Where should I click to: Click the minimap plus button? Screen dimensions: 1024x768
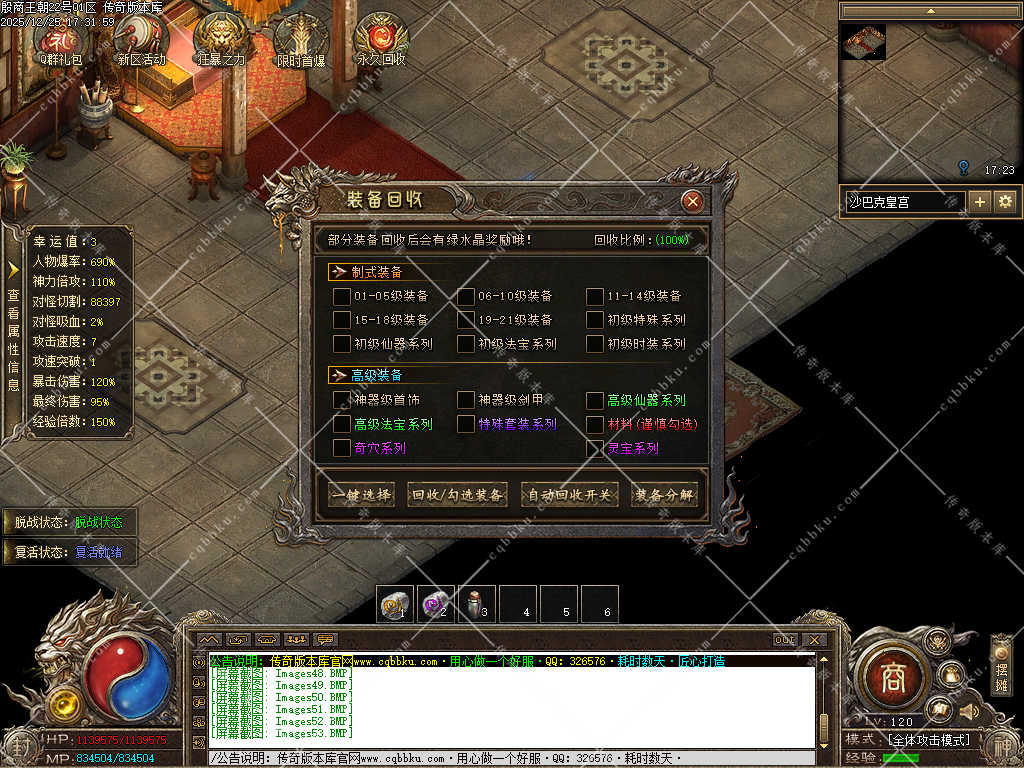click(x=980, y=201)
